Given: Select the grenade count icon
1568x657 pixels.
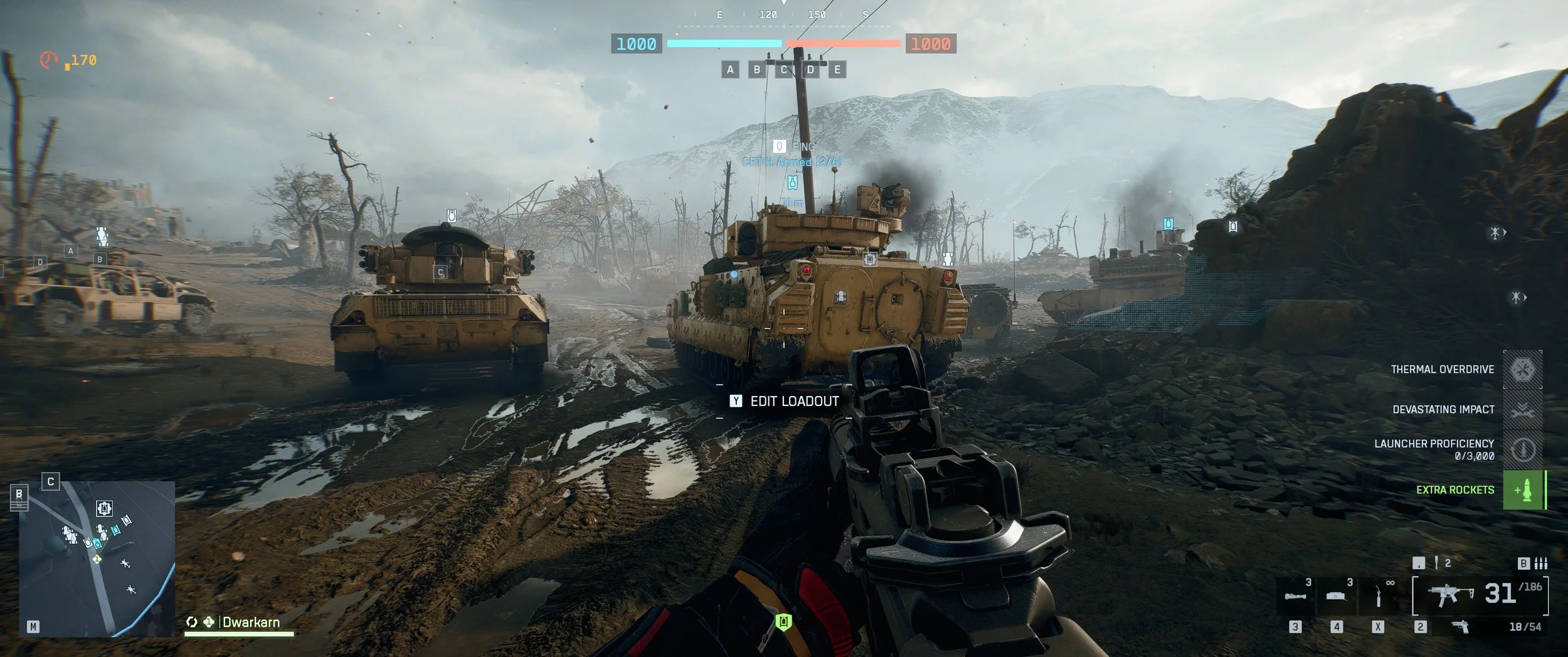Looking at the screenshot, I should coord(1436,563).
